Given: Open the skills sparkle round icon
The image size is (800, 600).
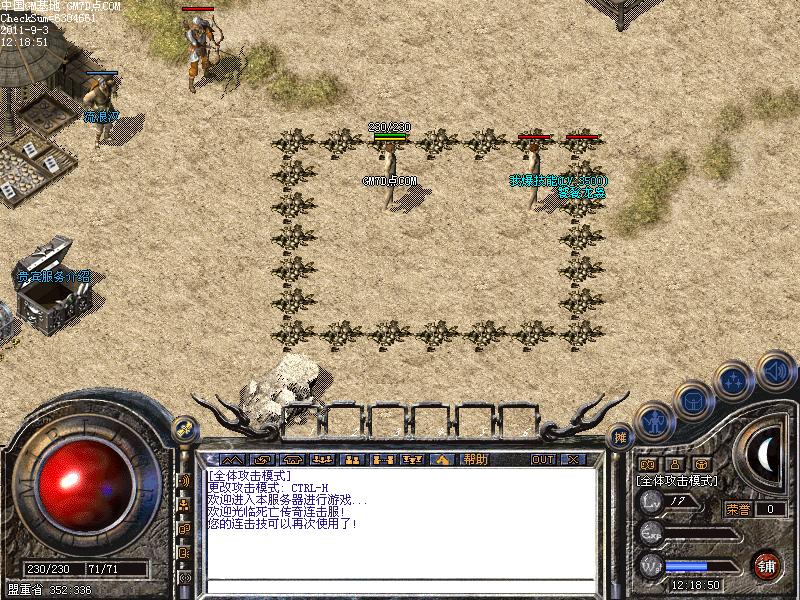Looking at the screenshot, I should click(734, 379).
